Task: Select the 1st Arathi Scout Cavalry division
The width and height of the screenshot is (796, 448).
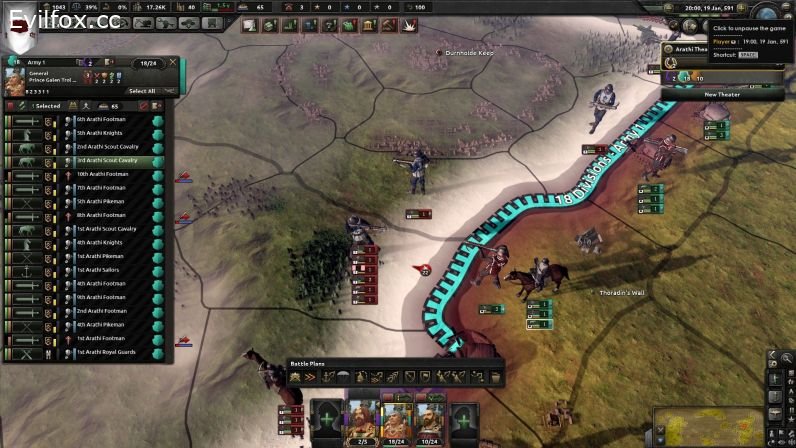Action: (x=100, y=229)
